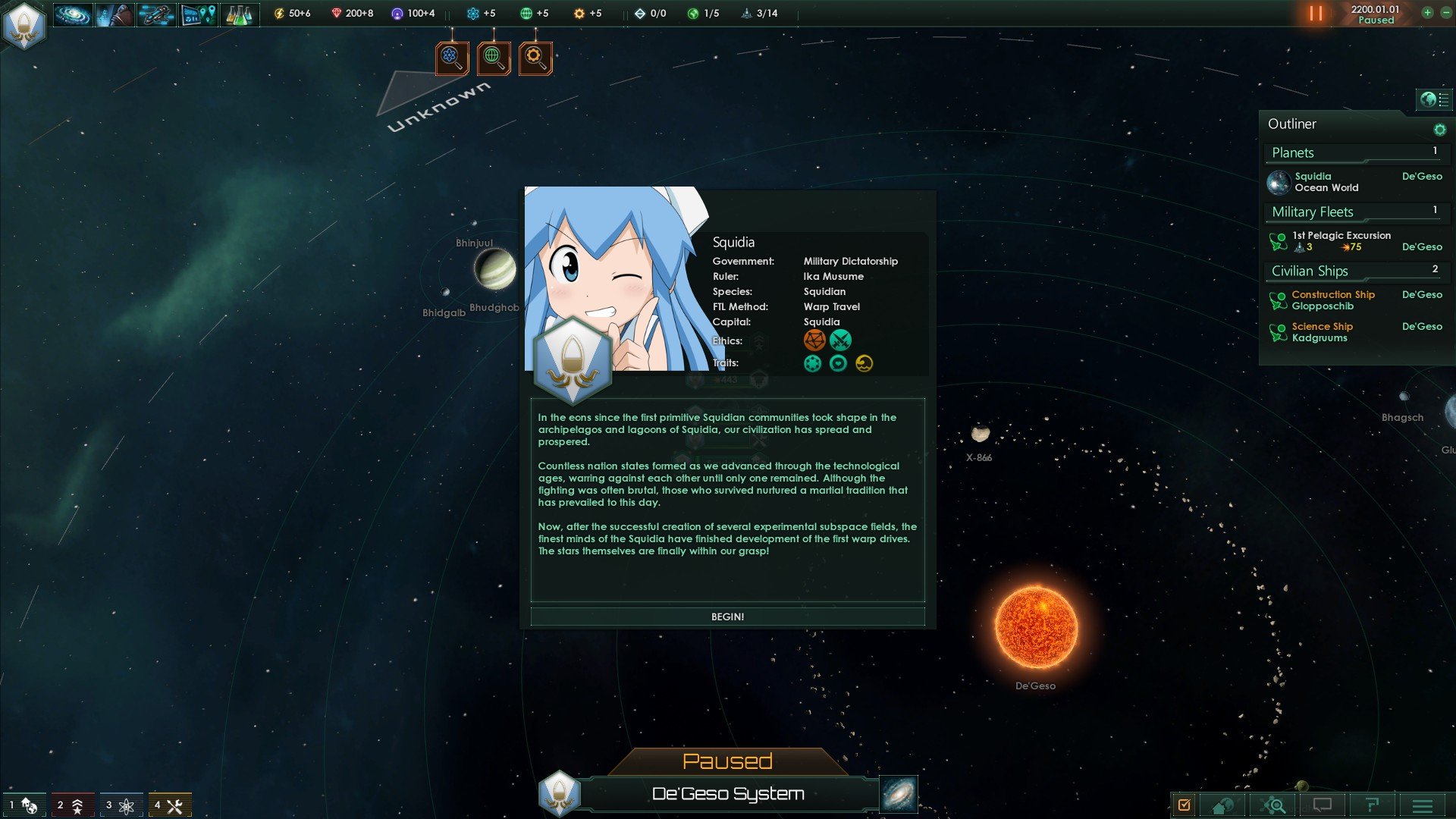This screenshot has width=1456, height=819.
Task: Select the society research alert icon
Action: 494,58
